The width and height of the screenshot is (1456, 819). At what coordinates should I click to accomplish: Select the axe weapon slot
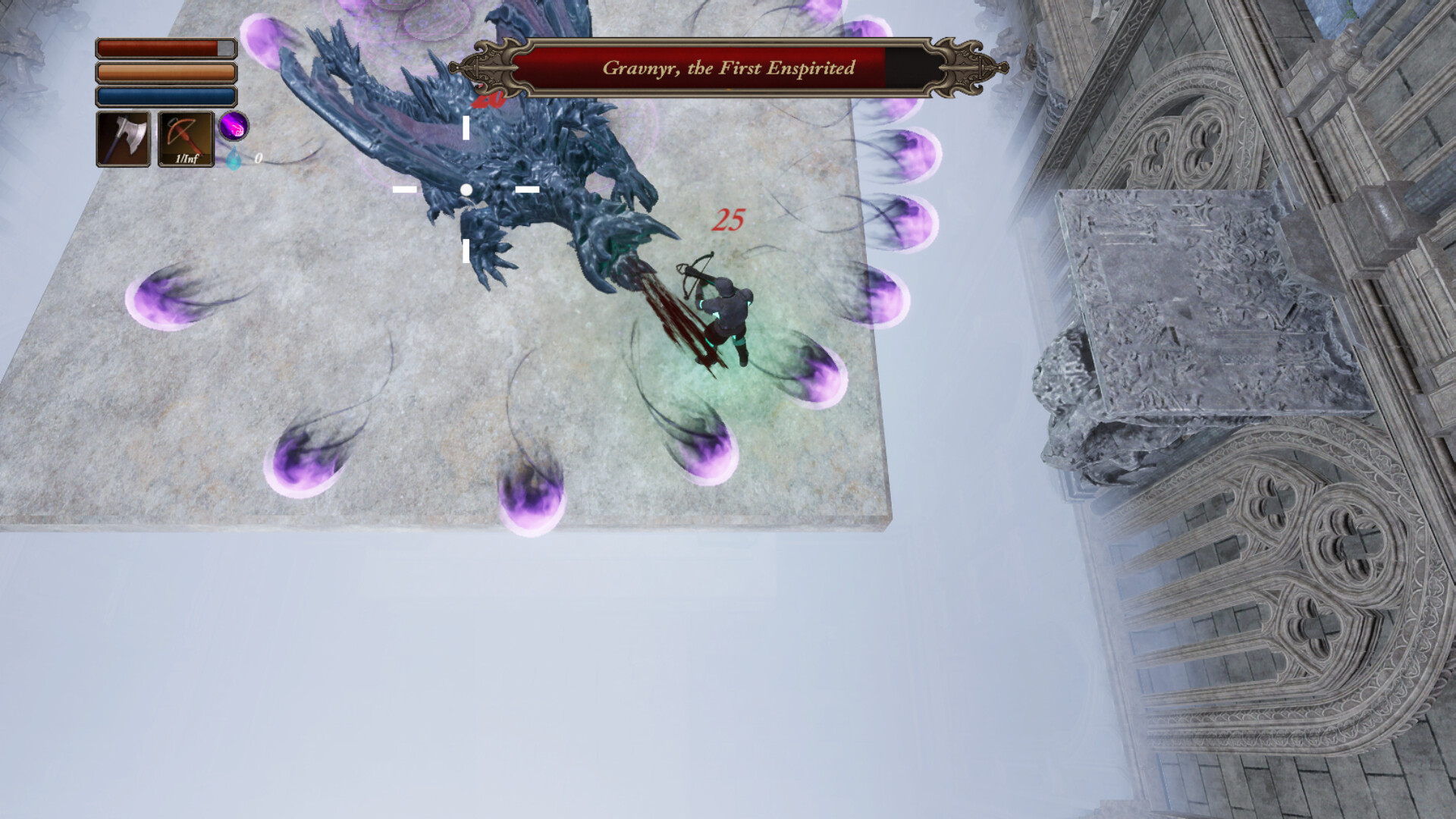pyautogui.click(x=124, y=139)
